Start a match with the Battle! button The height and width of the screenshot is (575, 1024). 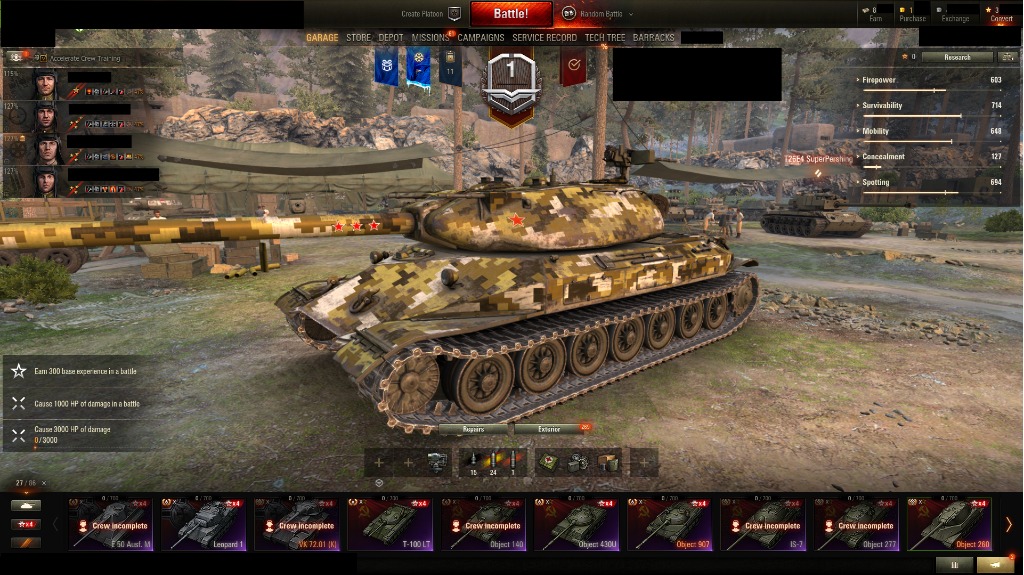tap(510, 14)
